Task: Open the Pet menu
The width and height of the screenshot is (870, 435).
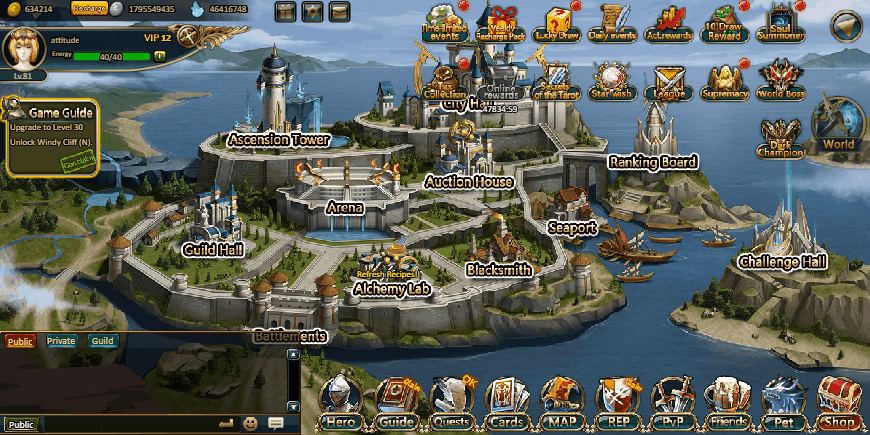Action: pyautogui.click(x=783, y=404)
